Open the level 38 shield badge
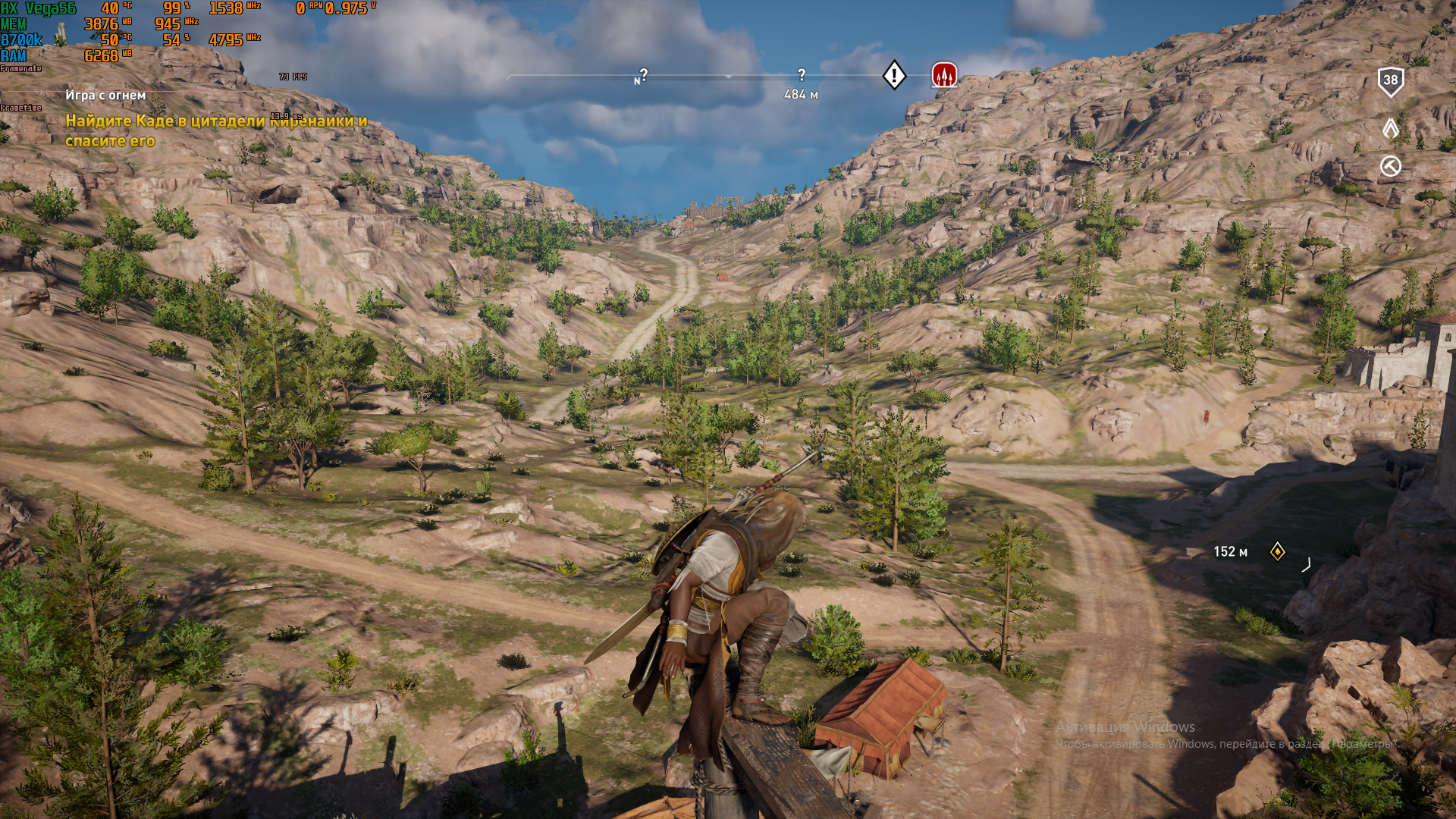Screen dimensions: 1456x819 coord(1390,81)
